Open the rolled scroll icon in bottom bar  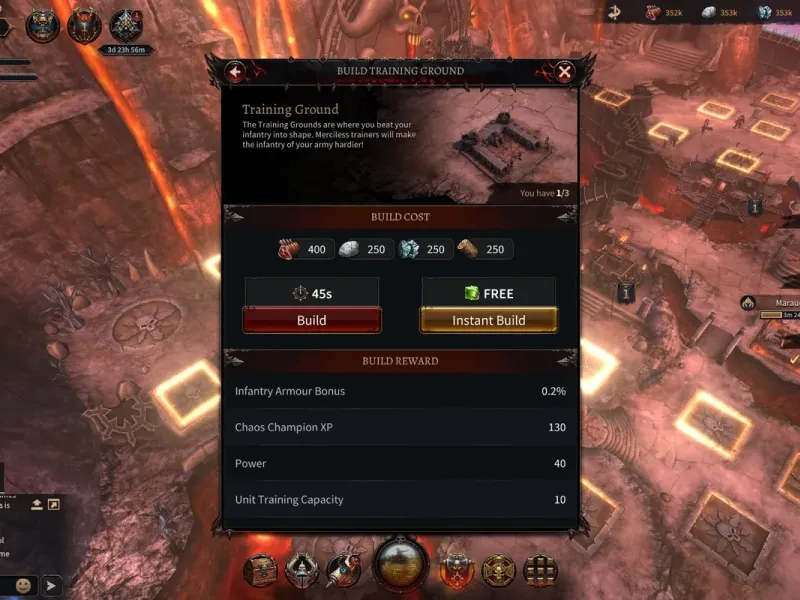pyautogui.click(x=343, y=570)
